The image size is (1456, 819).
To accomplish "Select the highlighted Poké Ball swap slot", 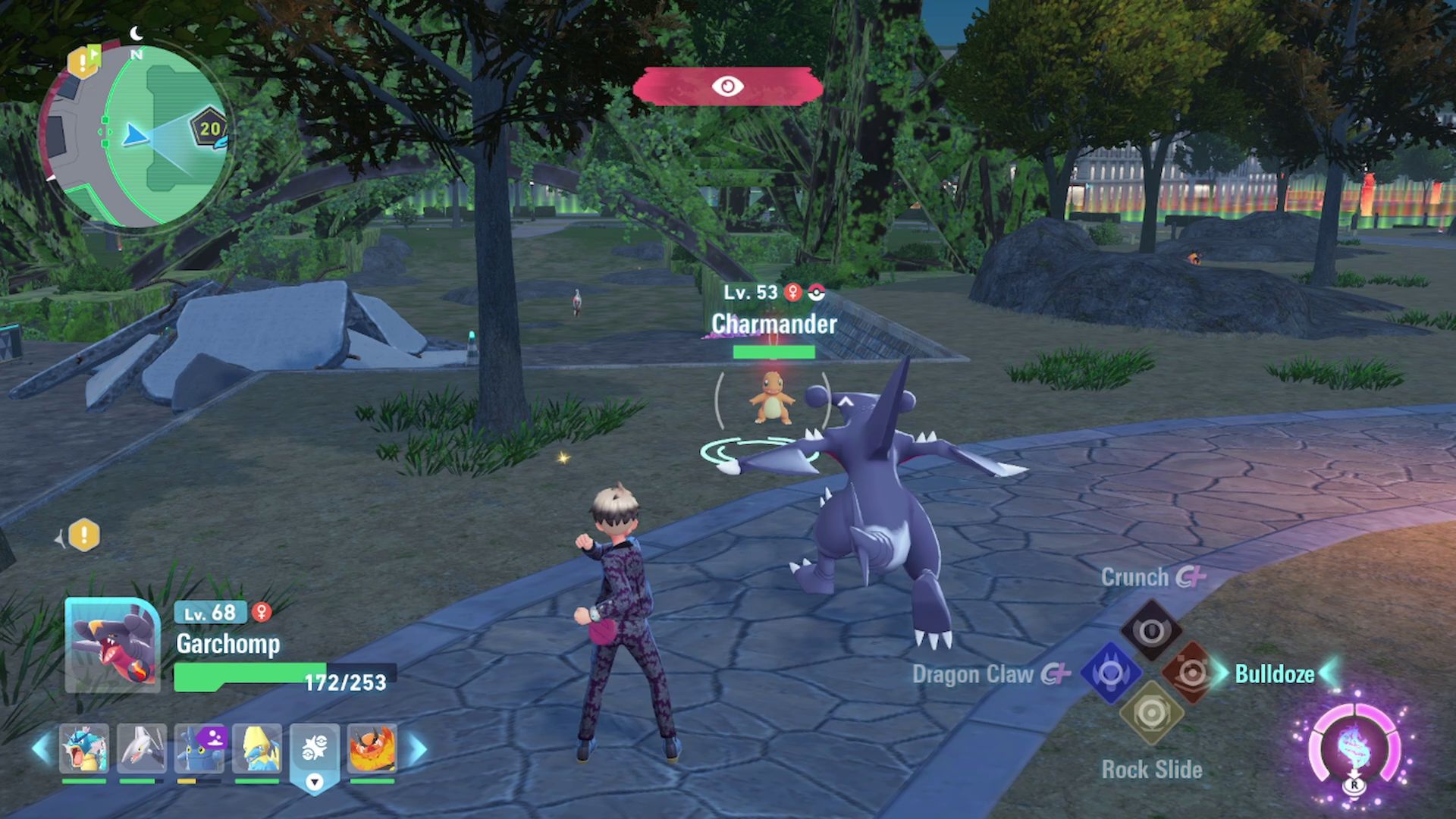I will (315, 751).
